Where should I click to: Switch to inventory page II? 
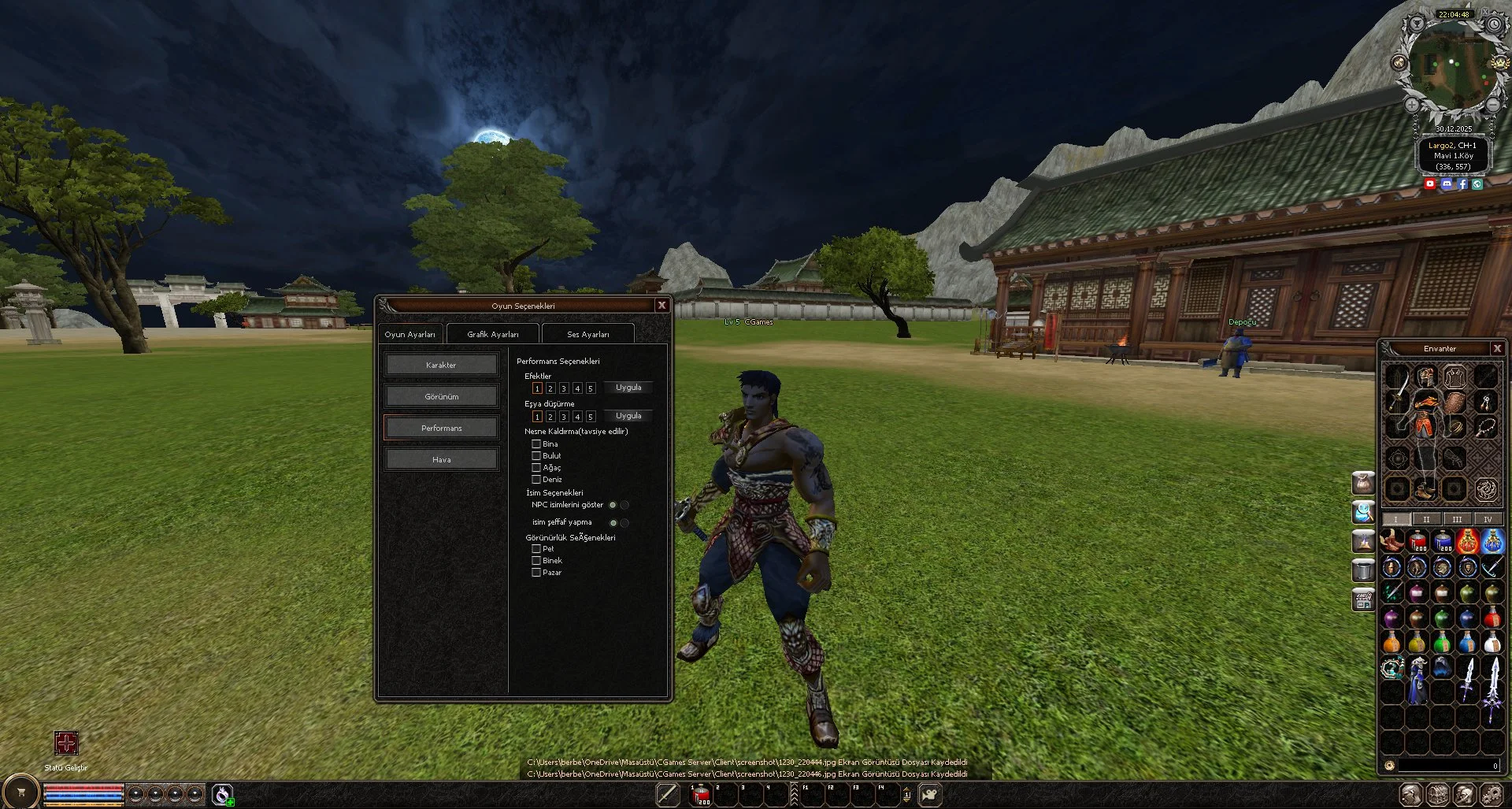[x=1426, y=519]
